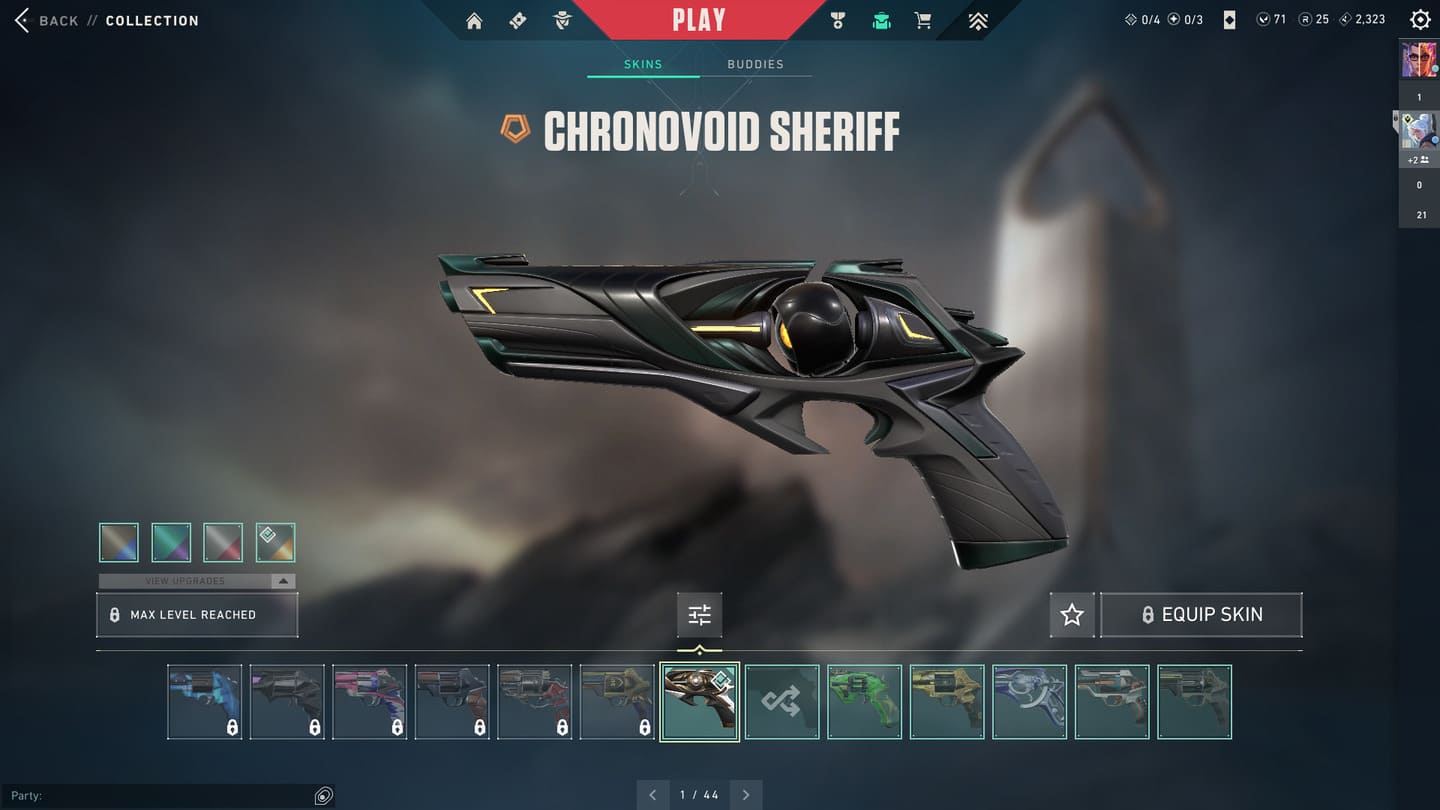
Task: Select the random shuffle skin tile
Action: pyautogui.click(x=782, y=702)
